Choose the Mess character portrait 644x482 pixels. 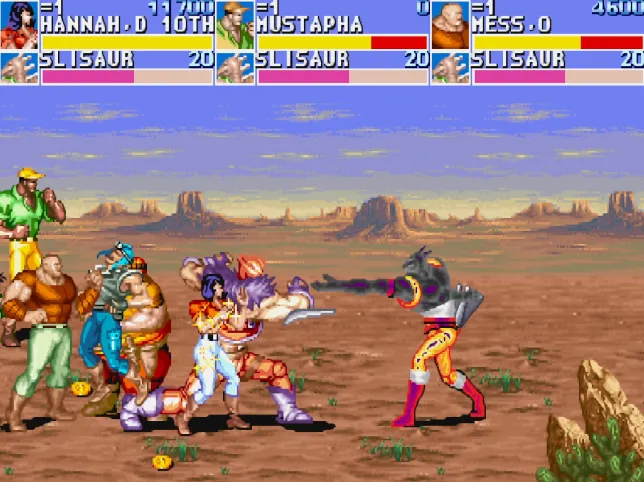click(451, 25)
